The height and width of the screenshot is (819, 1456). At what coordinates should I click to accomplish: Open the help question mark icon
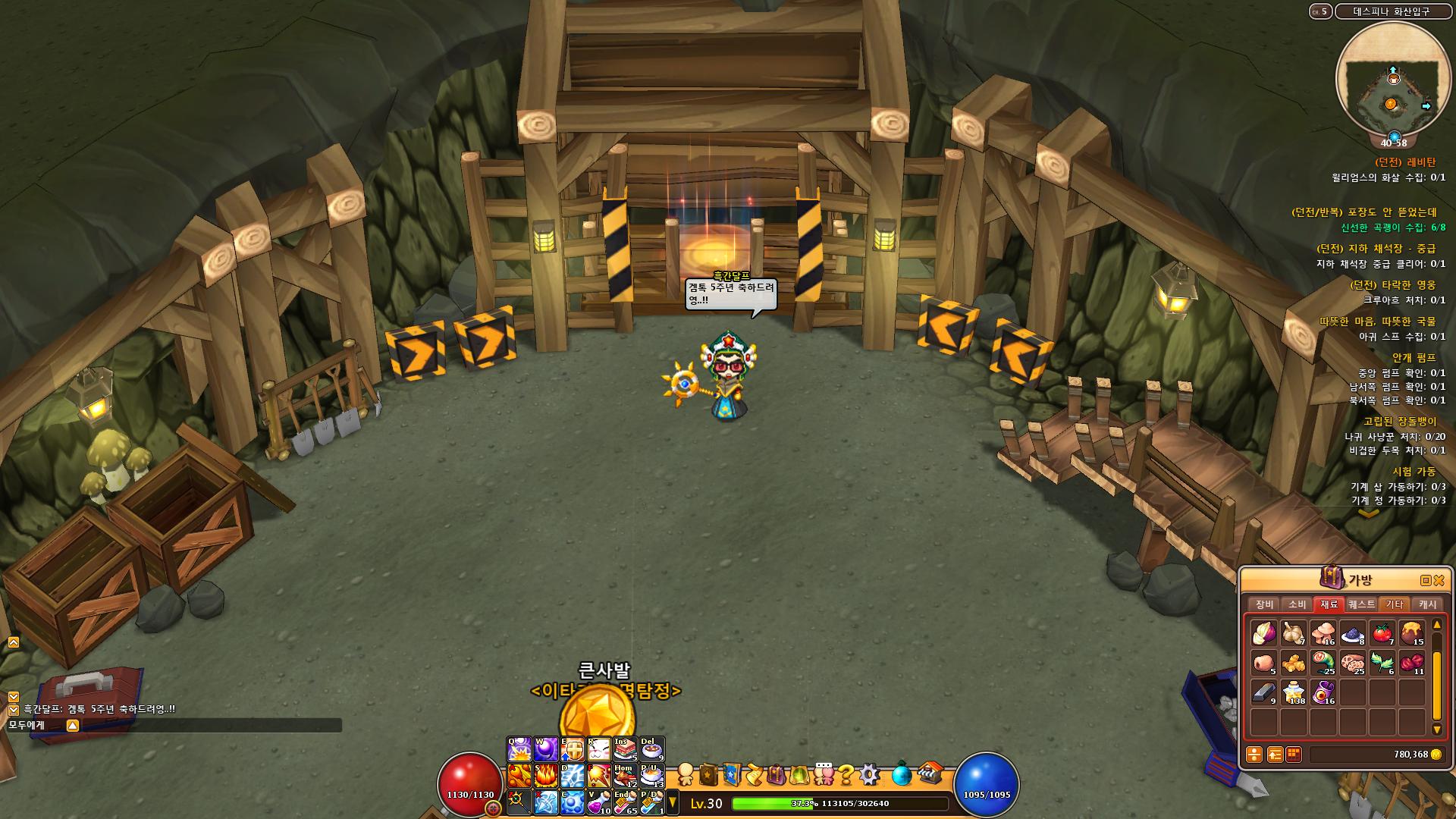coord(846,774)
